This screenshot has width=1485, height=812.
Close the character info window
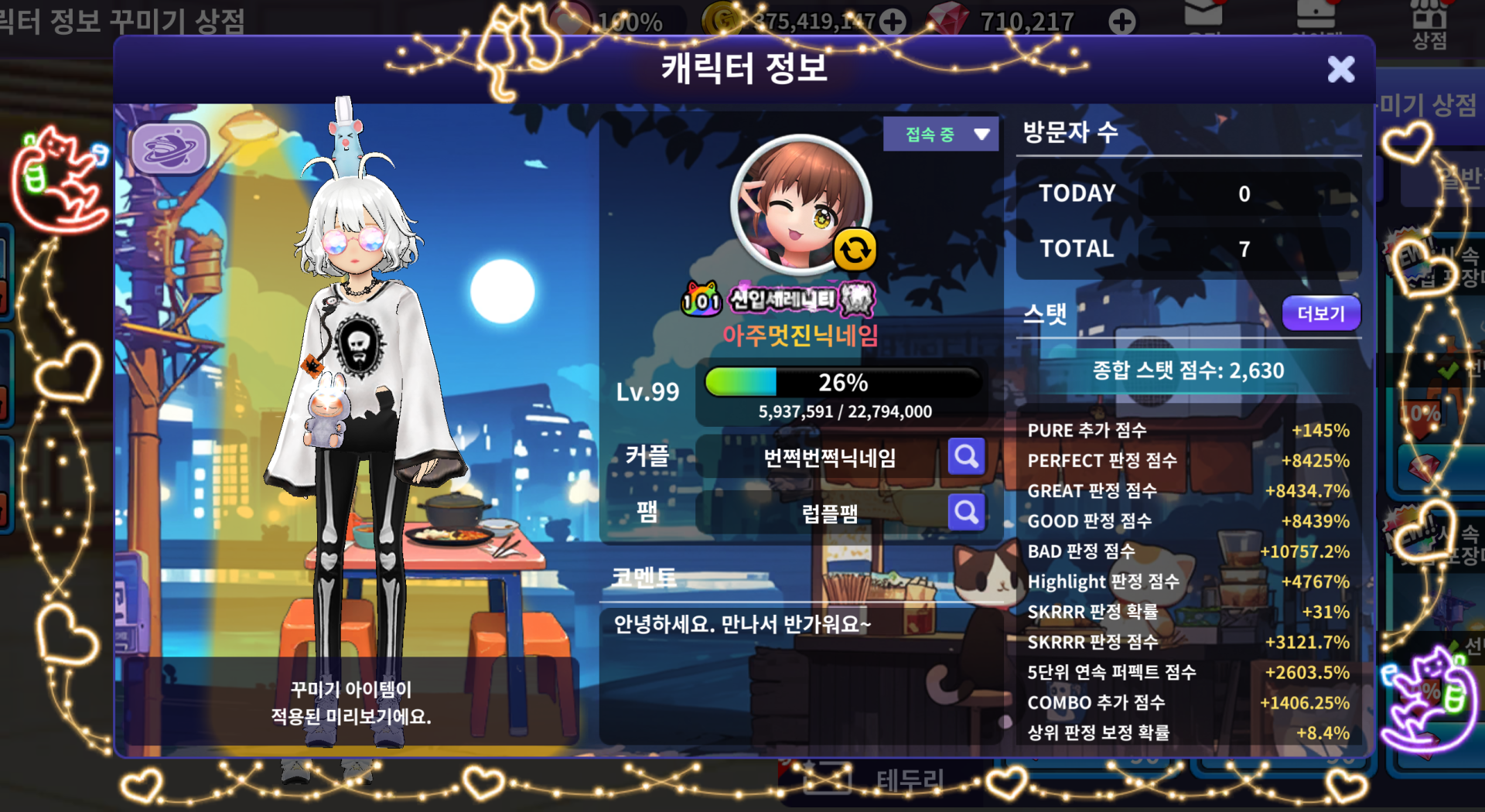click(1340, 70)
